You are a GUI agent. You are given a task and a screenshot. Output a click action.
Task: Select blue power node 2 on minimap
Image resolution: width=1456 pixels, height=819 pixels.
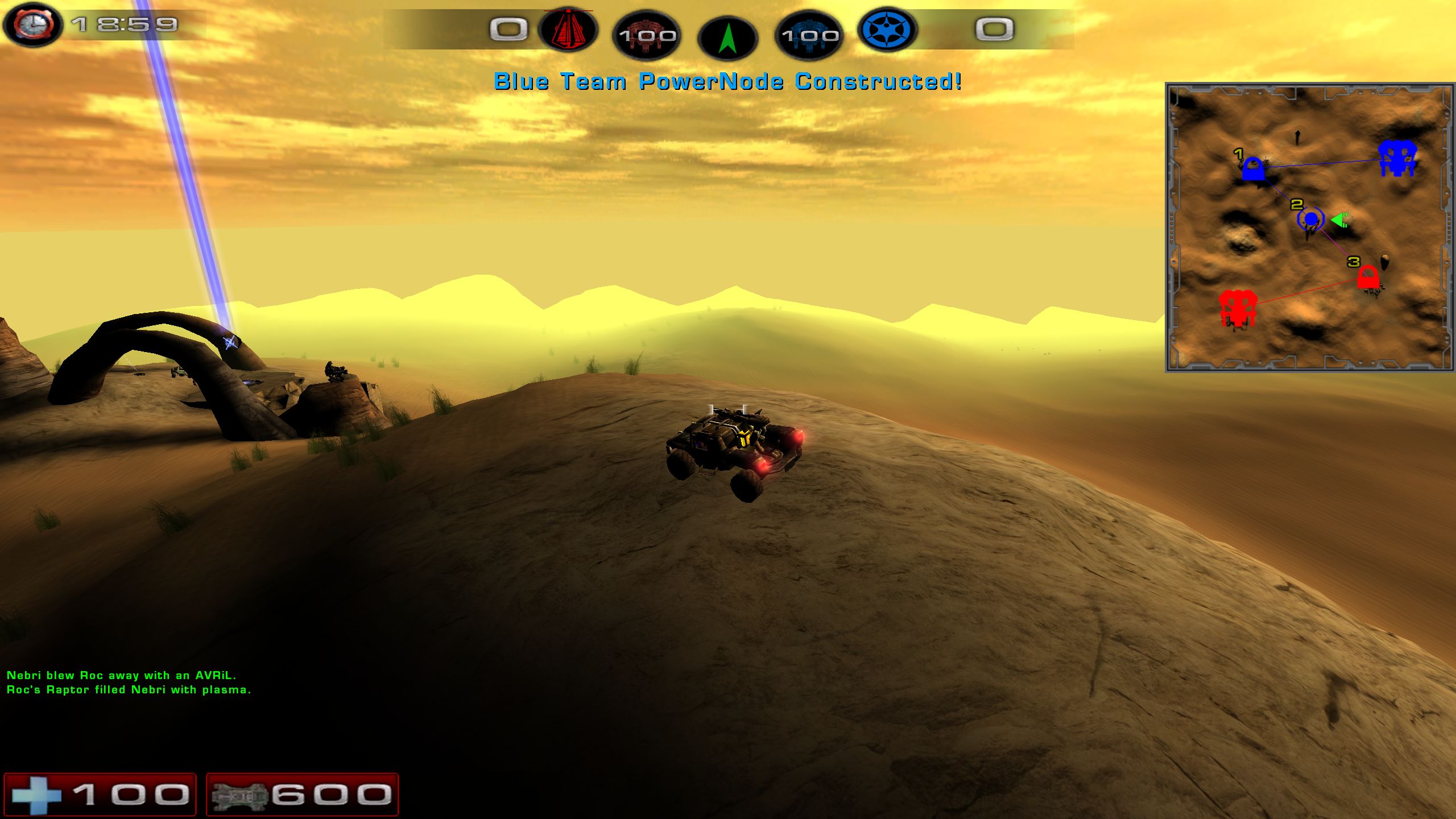click(1311, 219)
